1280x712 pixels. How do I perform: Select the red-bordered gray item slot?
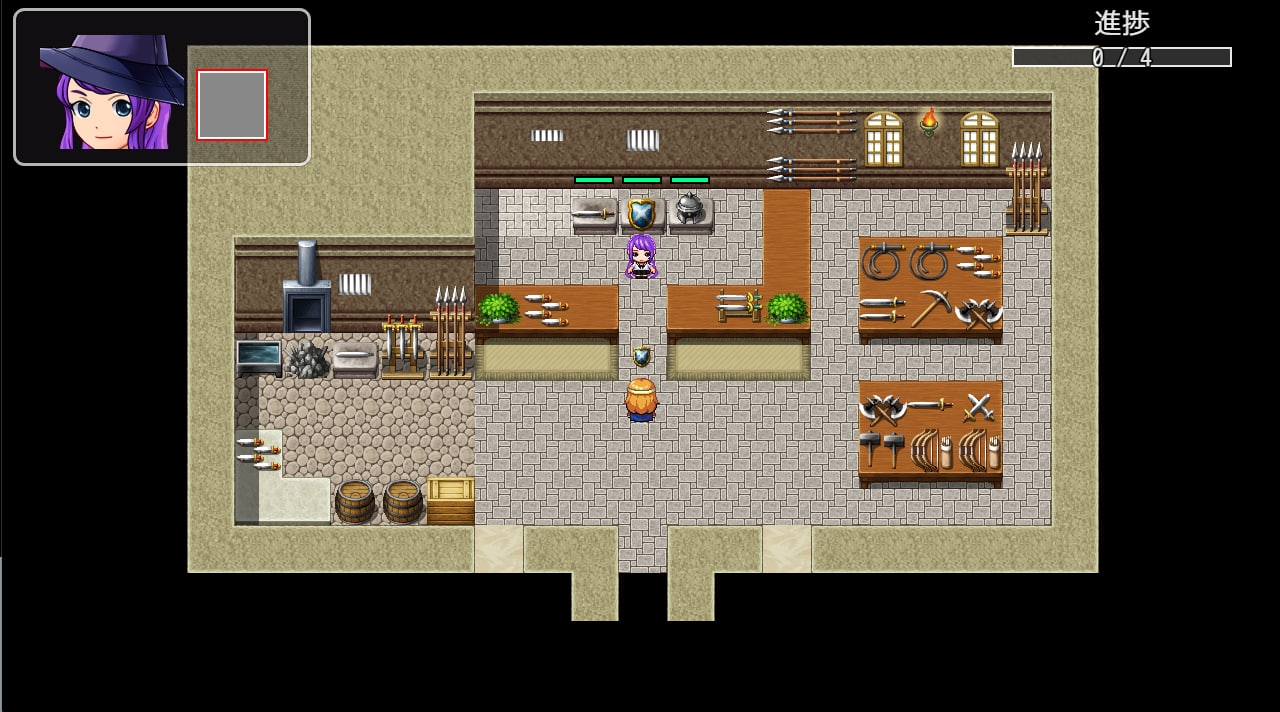tap(232, 105)
